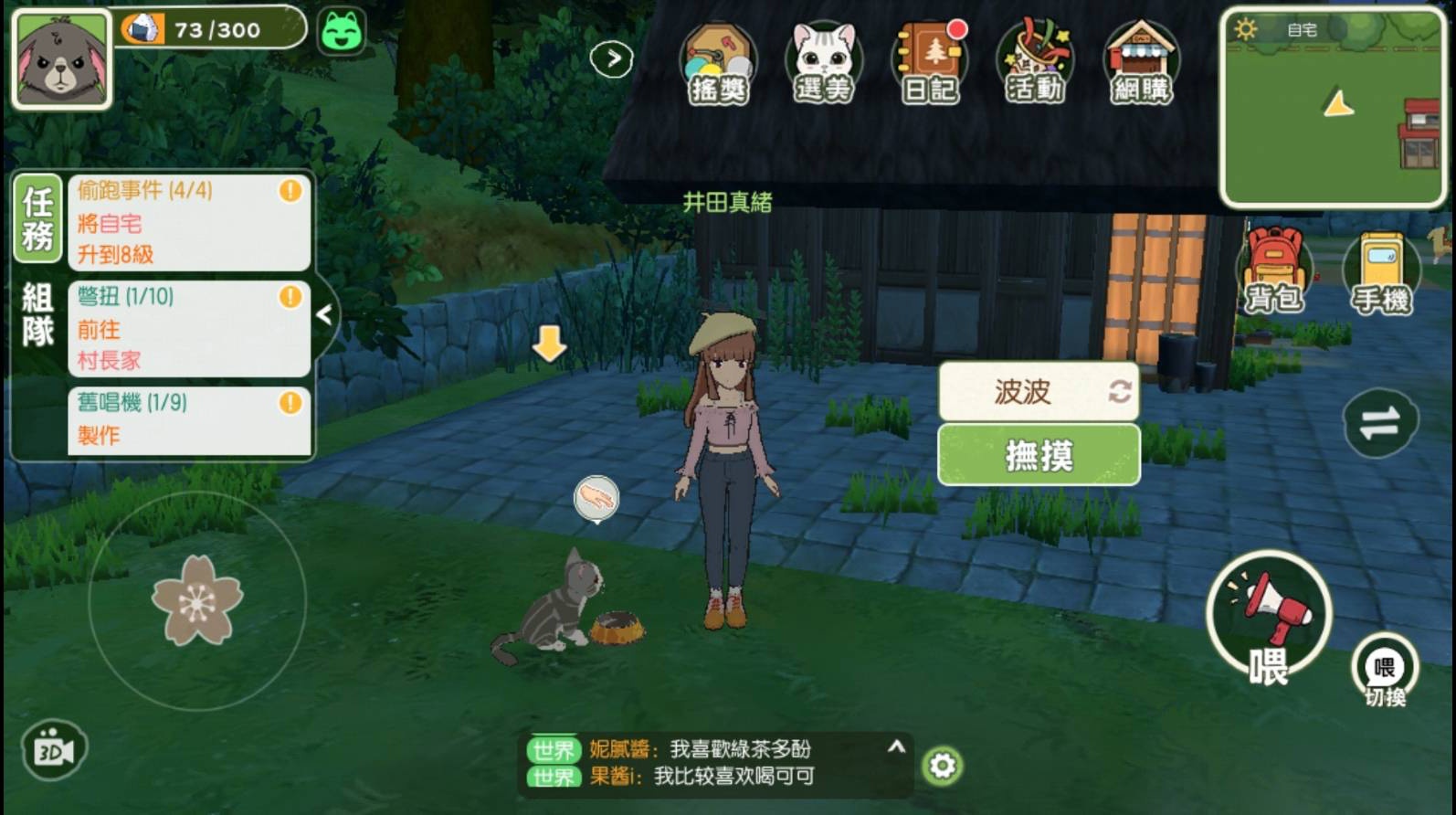Select the 舊唱機 crafting quest entry
1456x815 pixels.
(188, 419)
